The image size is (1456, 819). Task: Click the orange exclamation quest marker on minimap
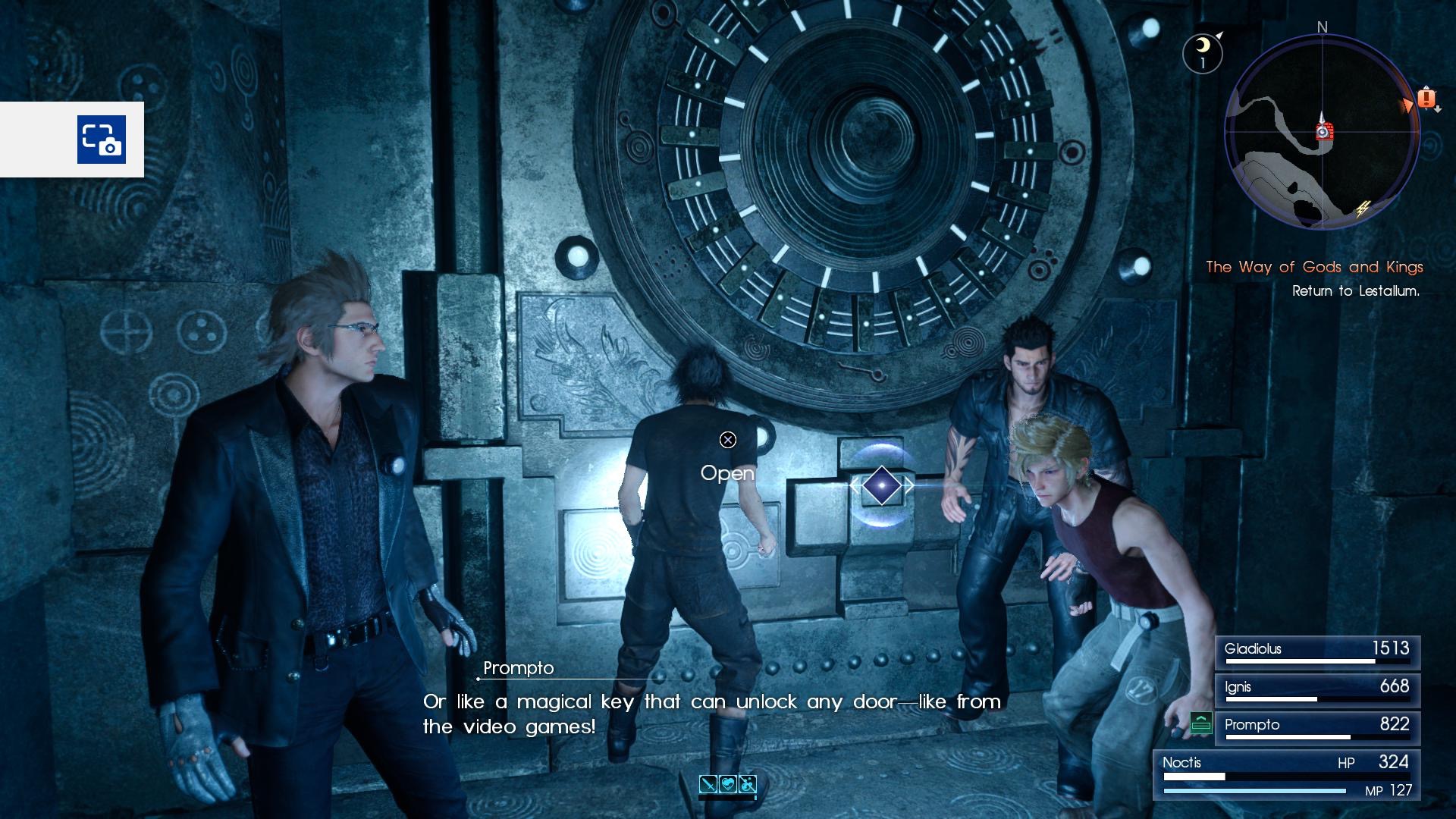[1426, 99]
